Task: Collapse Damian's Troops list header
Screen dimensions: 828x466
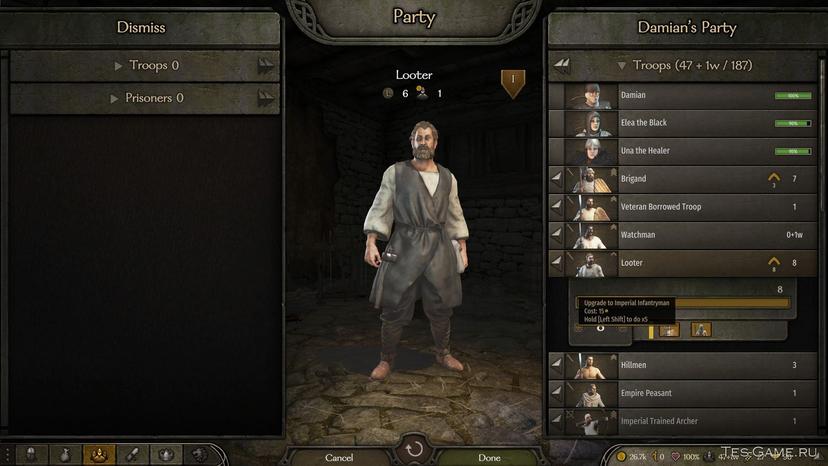Action: click(x=680, y=65)
